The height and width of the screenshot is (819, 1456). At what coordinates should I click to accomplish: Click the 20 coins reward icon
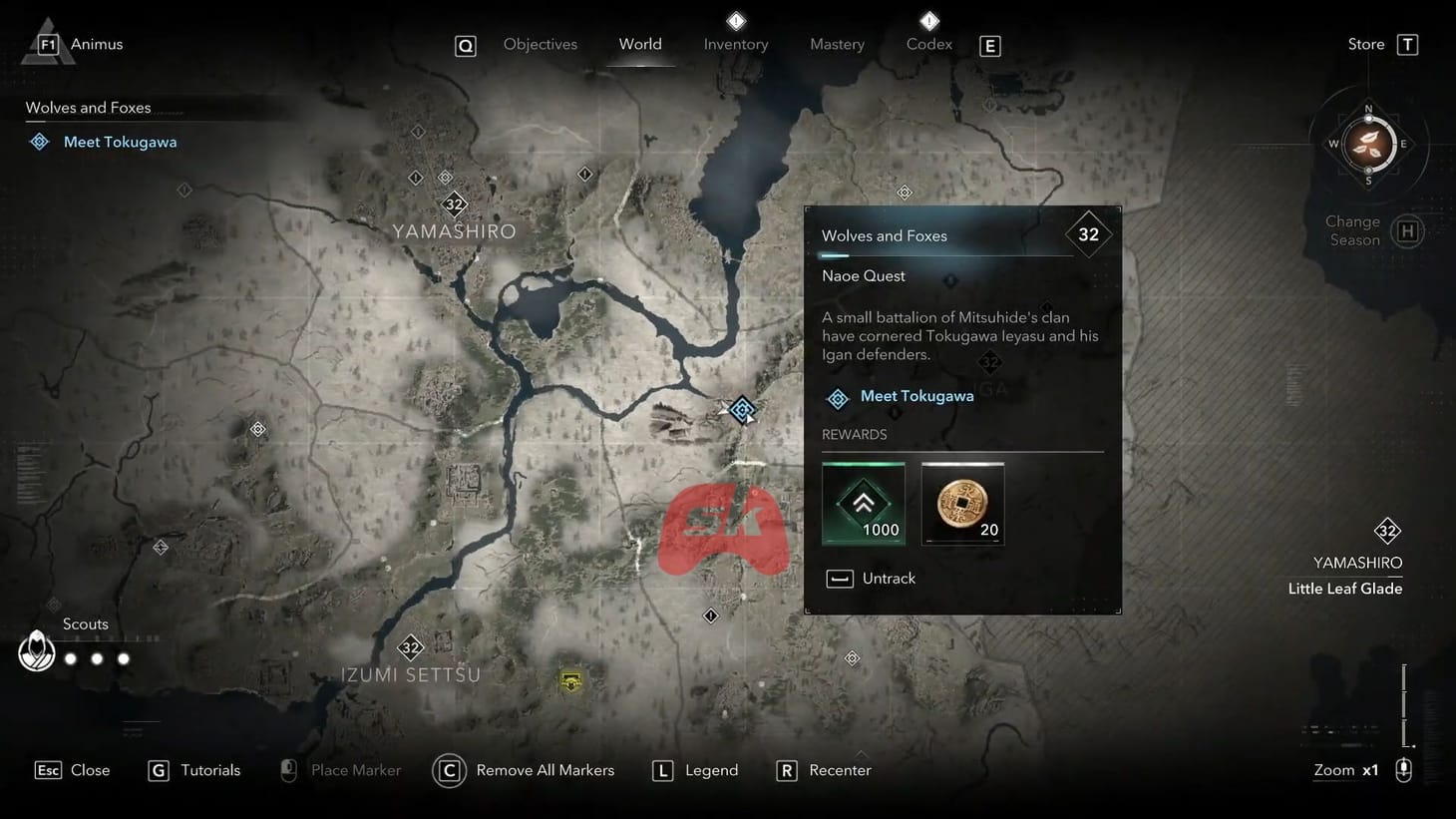click(x=961, y=503)
